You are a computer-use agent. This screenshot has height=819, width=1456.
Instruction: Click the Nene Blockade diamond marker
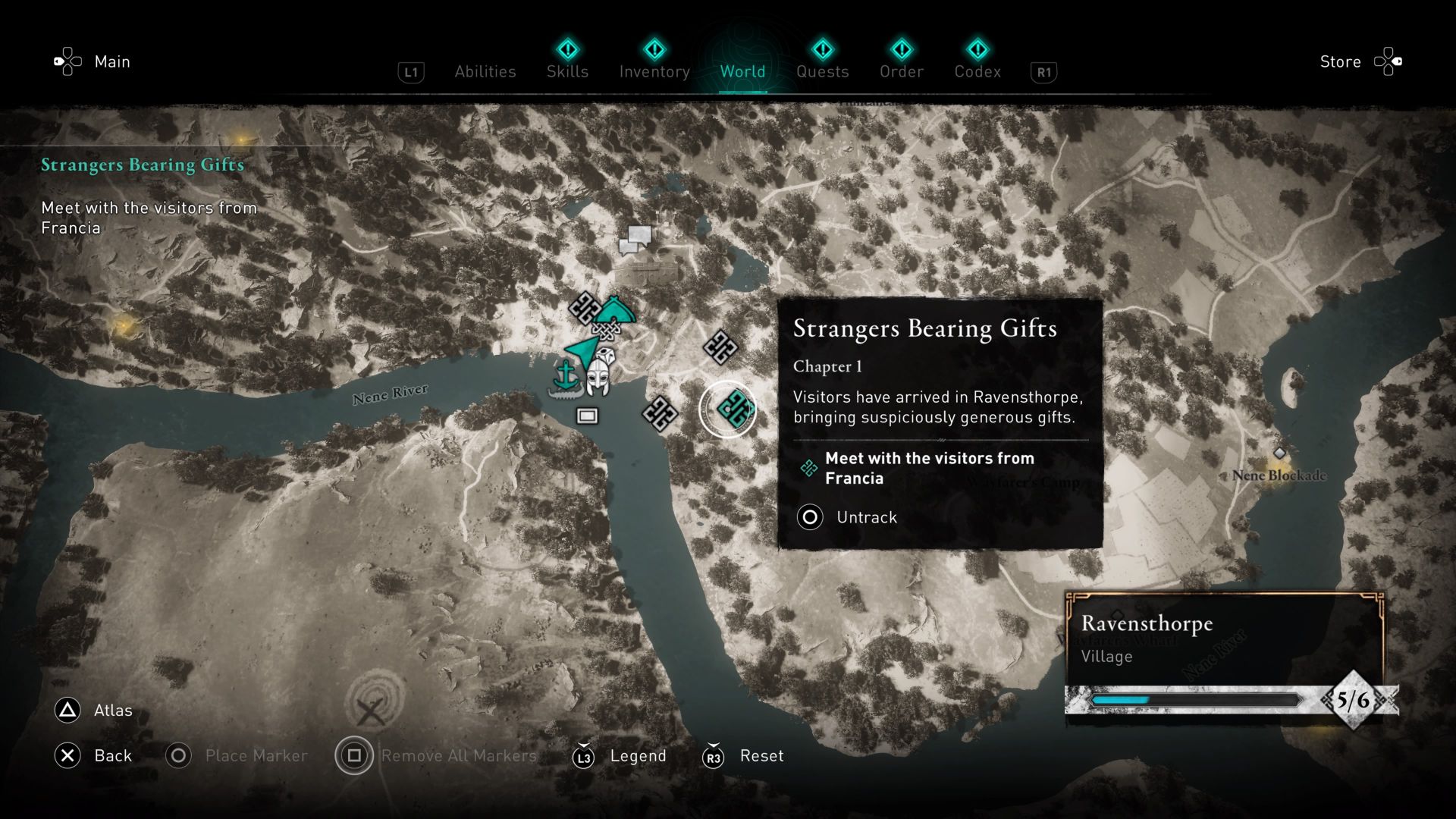(1279, 453)
